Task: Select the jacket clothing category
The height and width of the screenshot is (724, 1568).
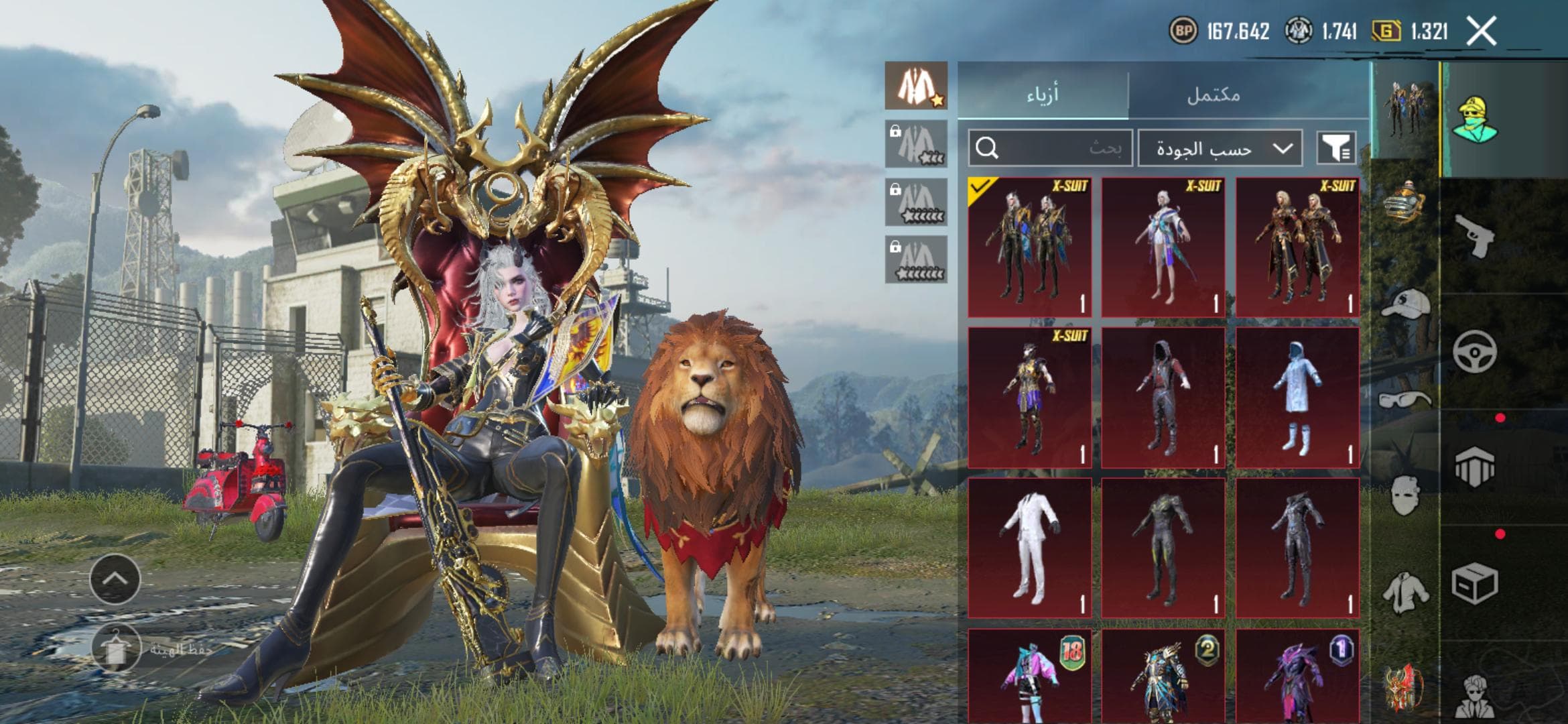Action: click(x=1404, y=592)
